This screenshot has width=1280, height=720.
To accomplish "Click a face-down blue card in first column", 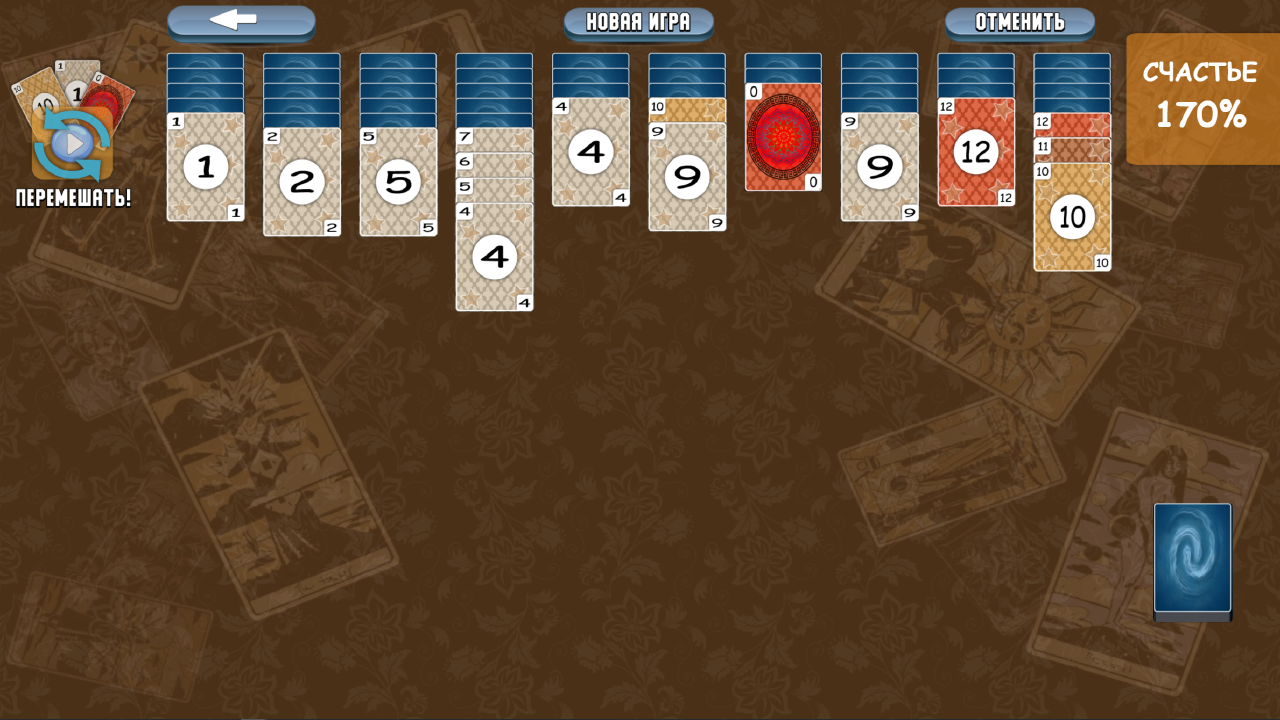I will 206,75.
